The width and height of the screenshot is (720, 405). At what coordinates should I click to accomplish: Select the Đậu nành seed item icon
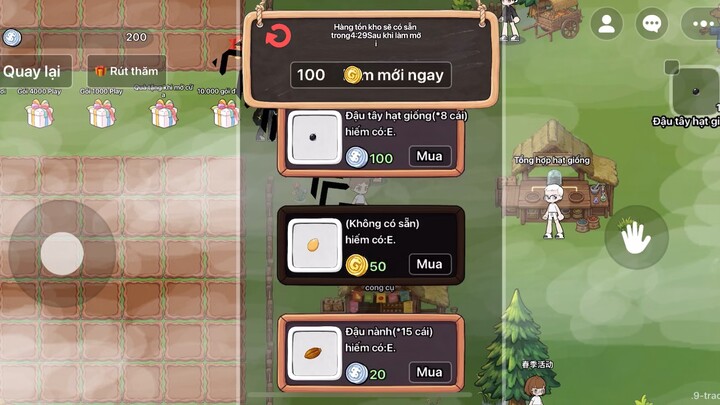(315, 355)
